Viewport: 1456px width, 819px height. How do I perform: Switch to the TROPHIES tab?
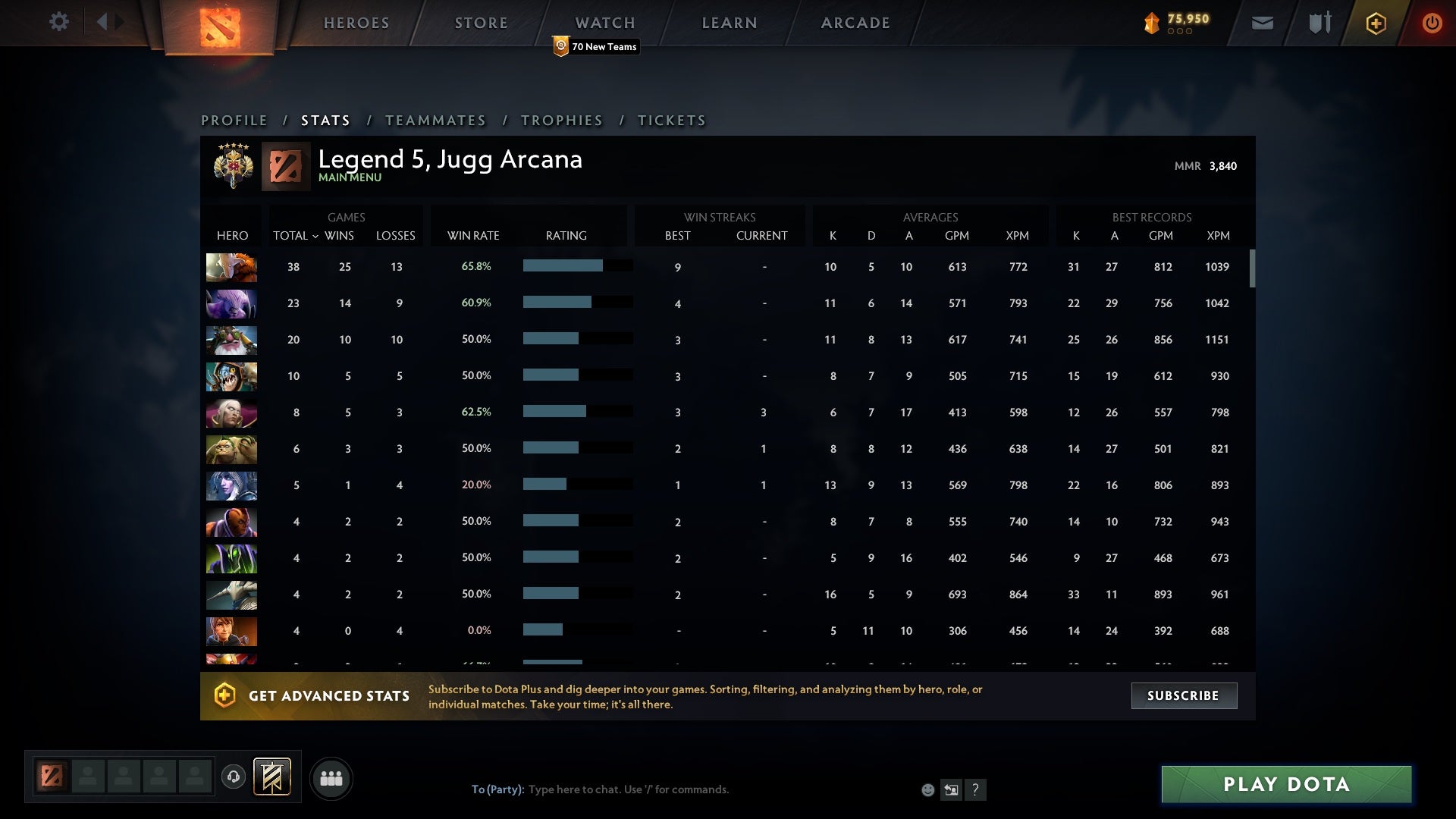(561, 120)
